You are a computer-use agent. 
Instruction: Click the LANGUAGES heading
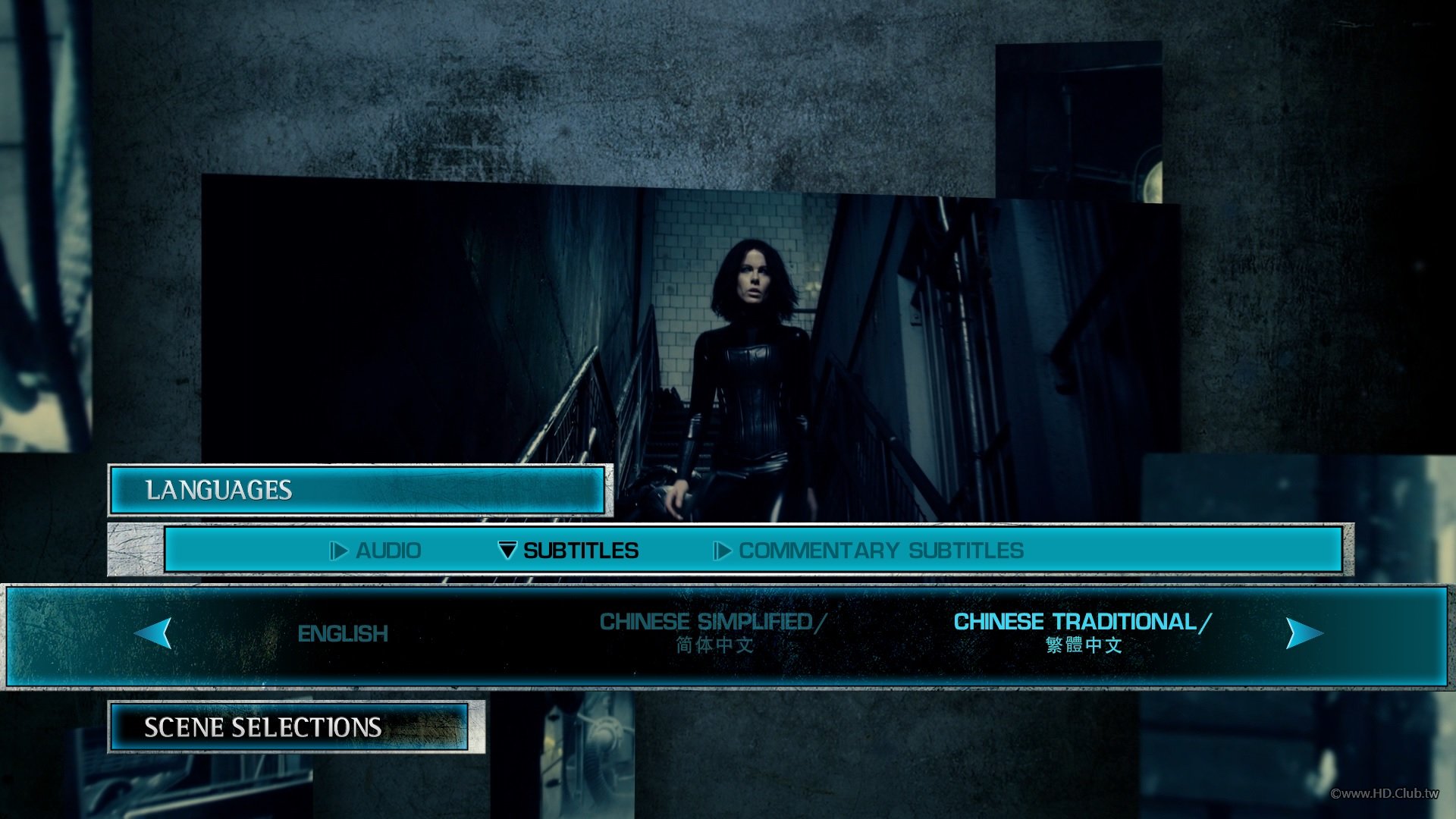click(219, 489)
